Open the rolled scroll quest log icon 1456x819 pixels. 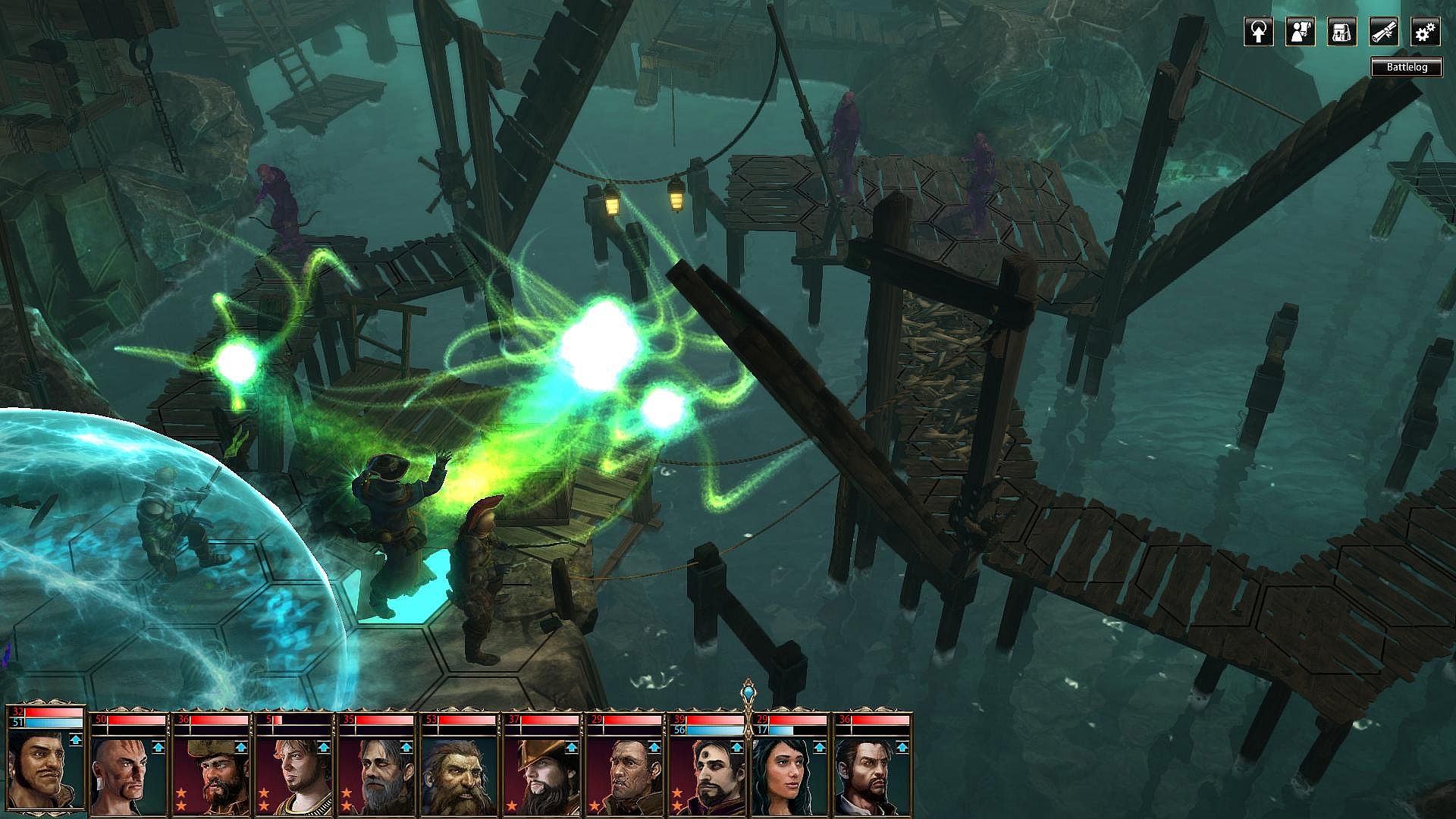1383,32
